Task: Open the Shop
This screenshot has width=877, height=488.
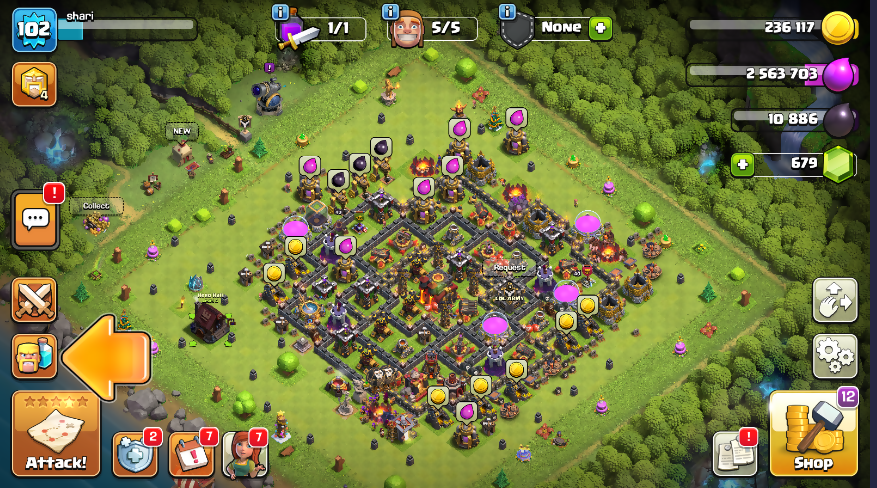Action: coord(813,433)
